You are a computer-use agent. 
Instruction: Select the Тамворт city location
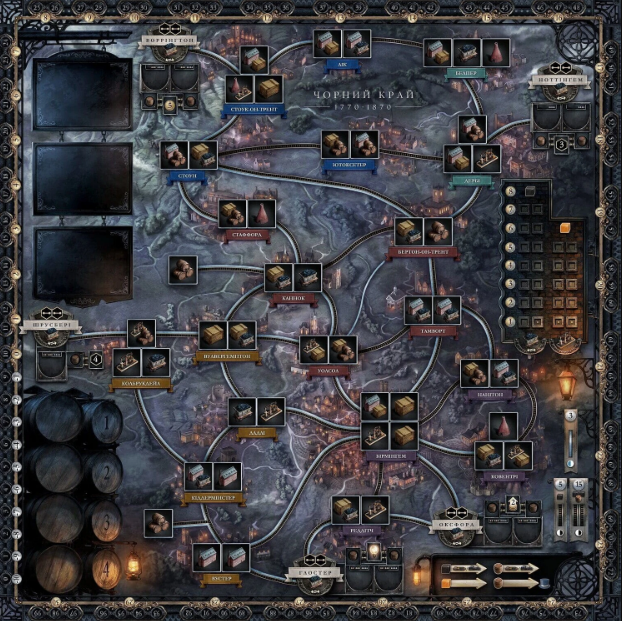(x=433, y=309)
